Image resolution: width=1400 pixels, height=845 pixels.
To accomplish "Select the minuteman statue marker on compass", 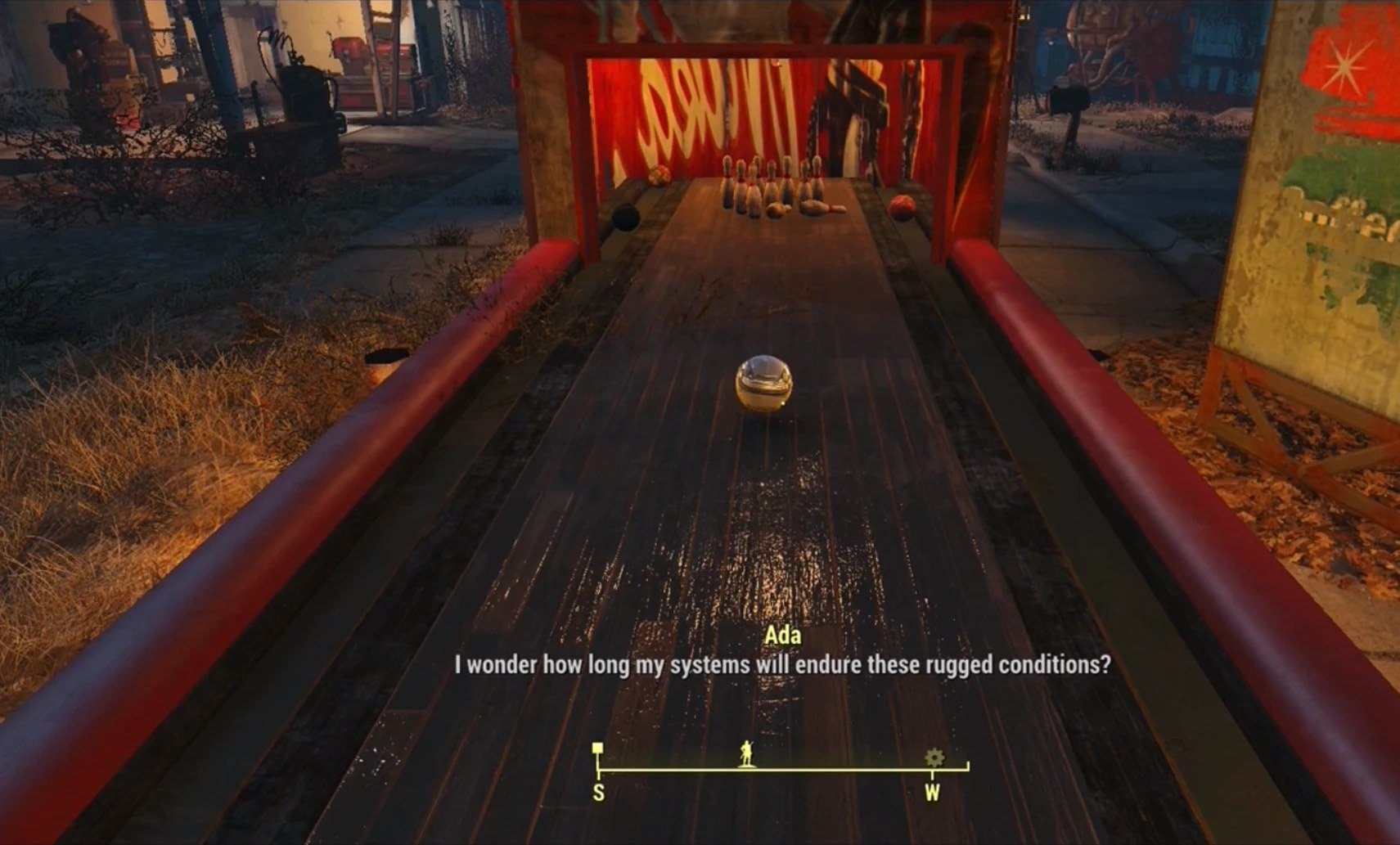I will click(745, 753).
